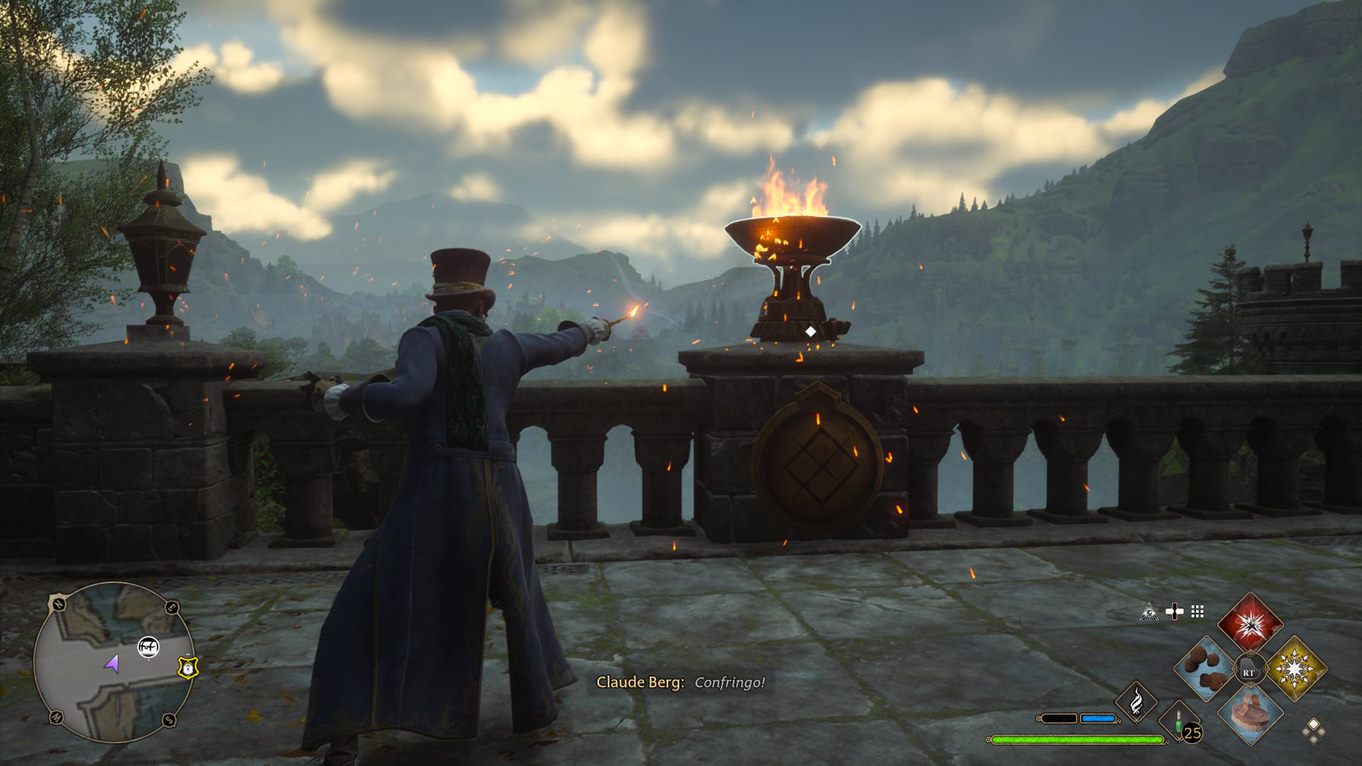Select the yellow star spell in the diamond
This screenshot has height=766, width=1362.
click(x=1294, y=667)
